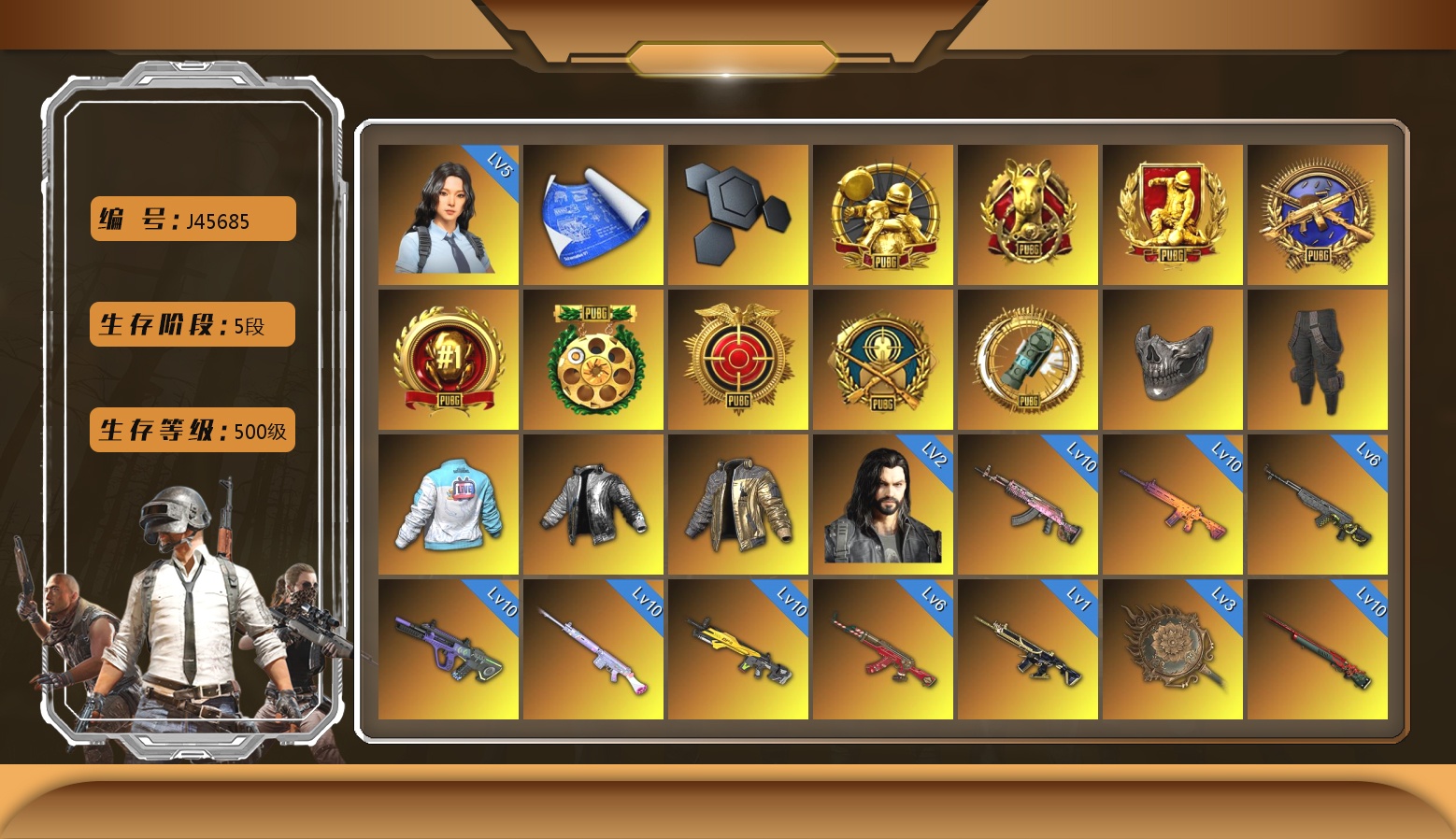Select the gold #1 PUBG medal

(x=448, y=360)
